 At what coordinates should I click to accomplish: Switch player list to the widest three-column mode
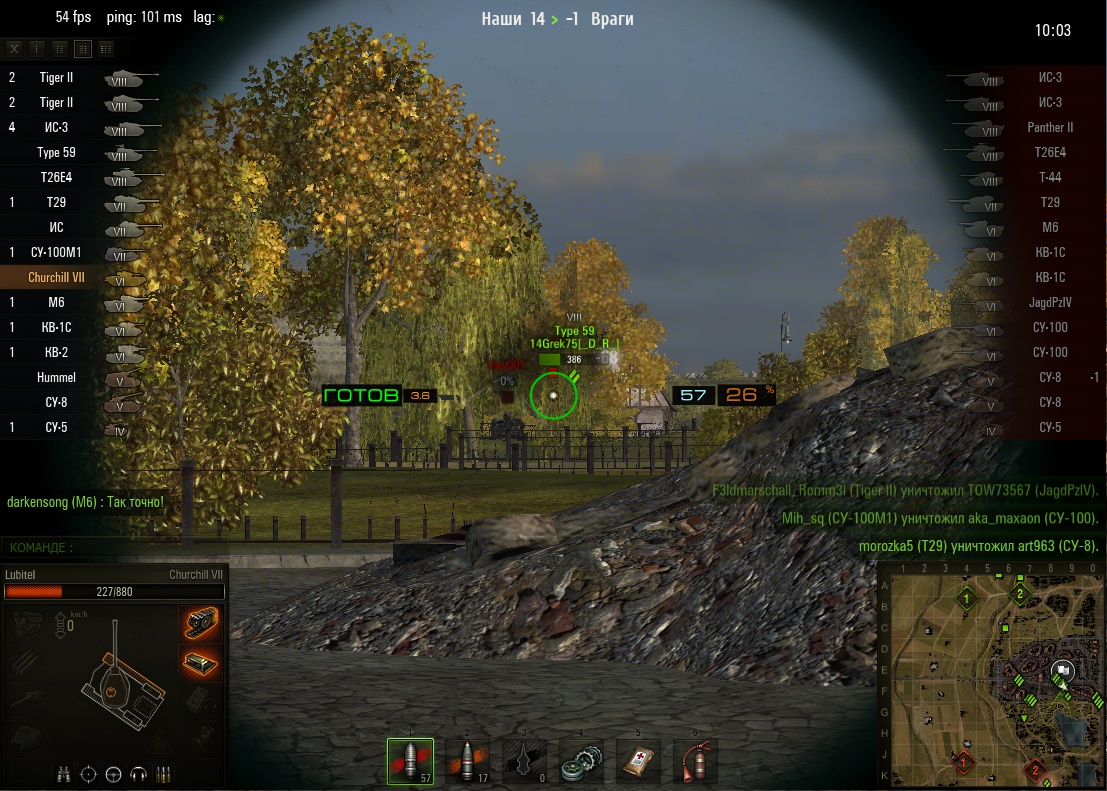[106, 48]
